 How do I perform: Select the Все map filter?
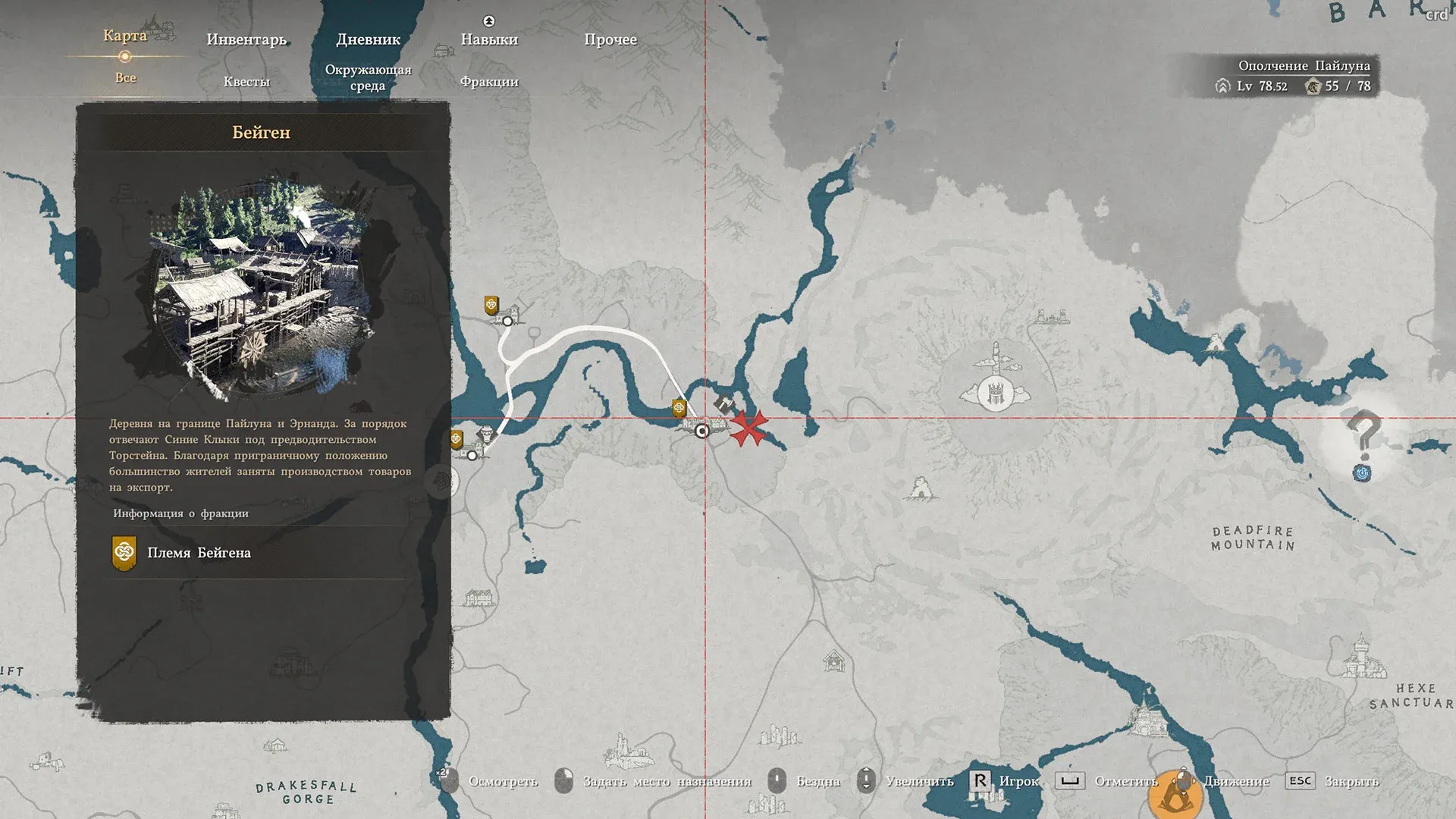tap(126, 77)
